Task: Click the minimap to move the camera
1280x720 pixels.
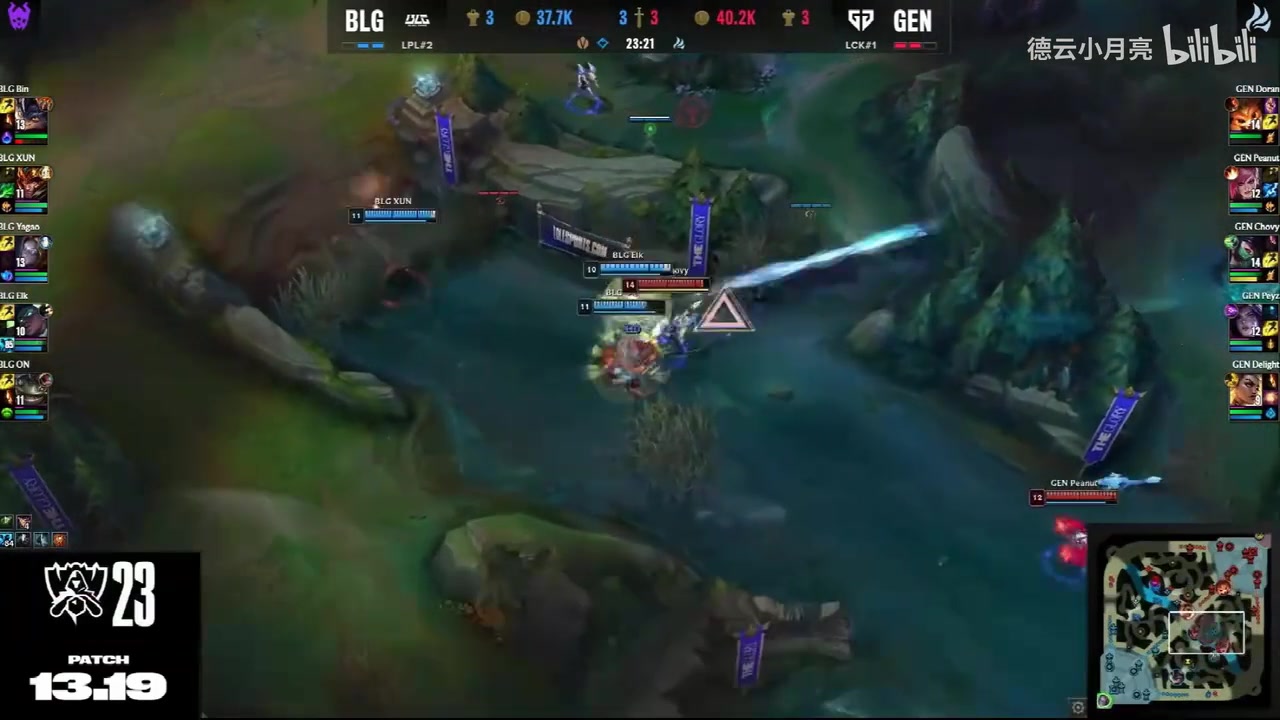Action: (1184, 620)
